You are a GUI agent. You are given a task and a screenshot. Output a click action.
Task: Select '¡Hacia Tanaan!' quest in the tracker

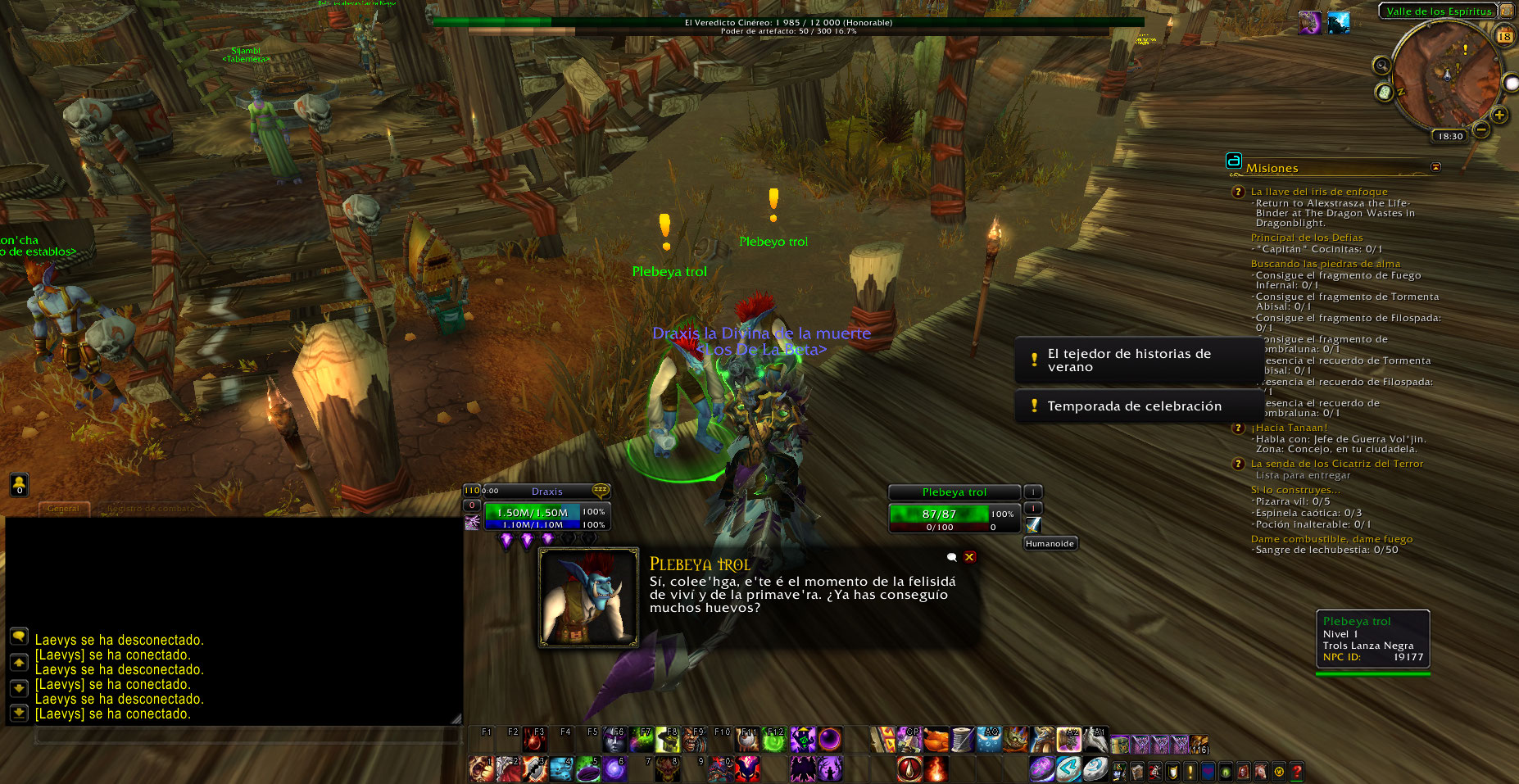click(1289, 428)
